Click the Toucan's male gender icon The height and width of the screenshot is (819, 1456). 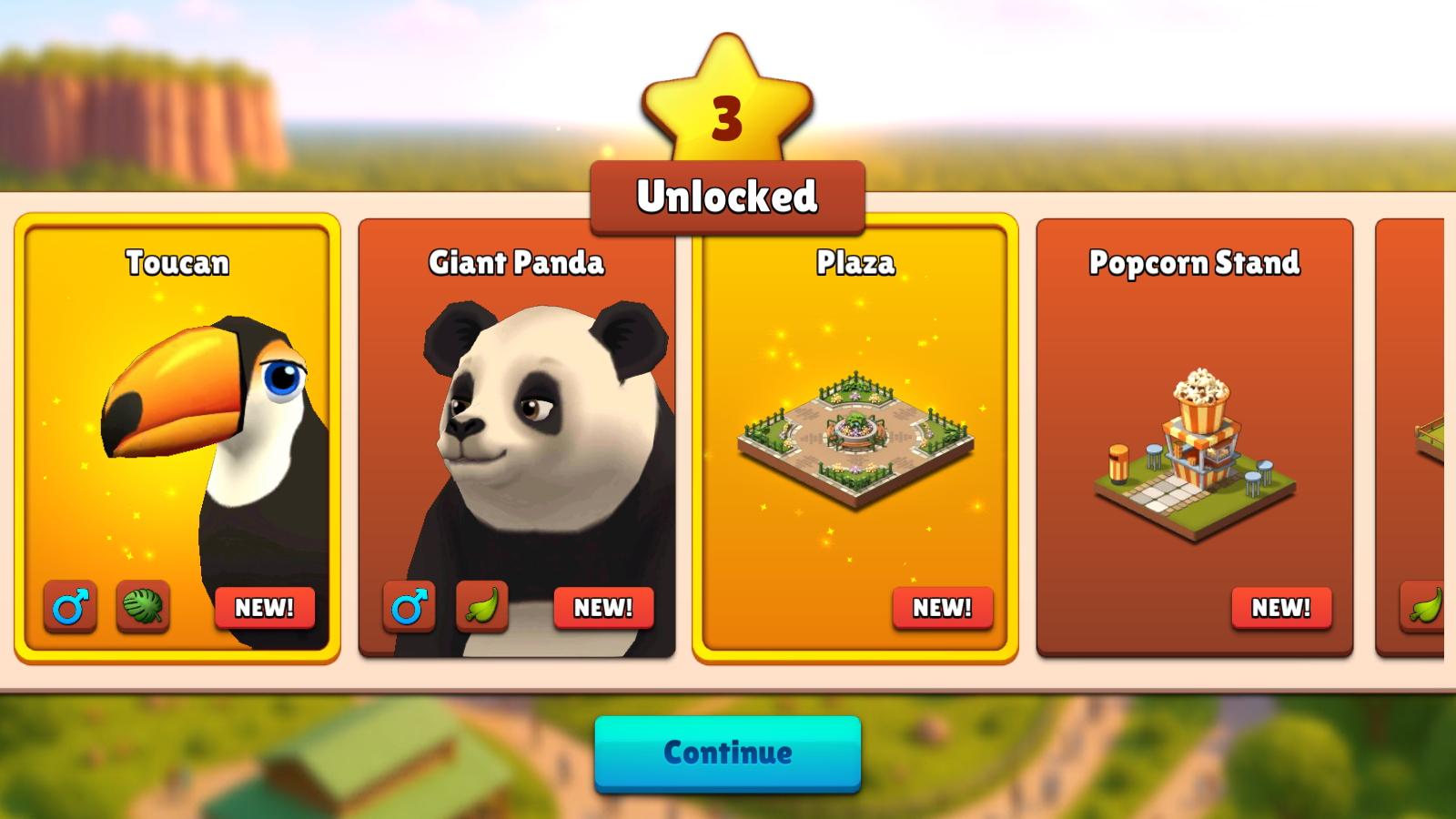coord(70,606)
